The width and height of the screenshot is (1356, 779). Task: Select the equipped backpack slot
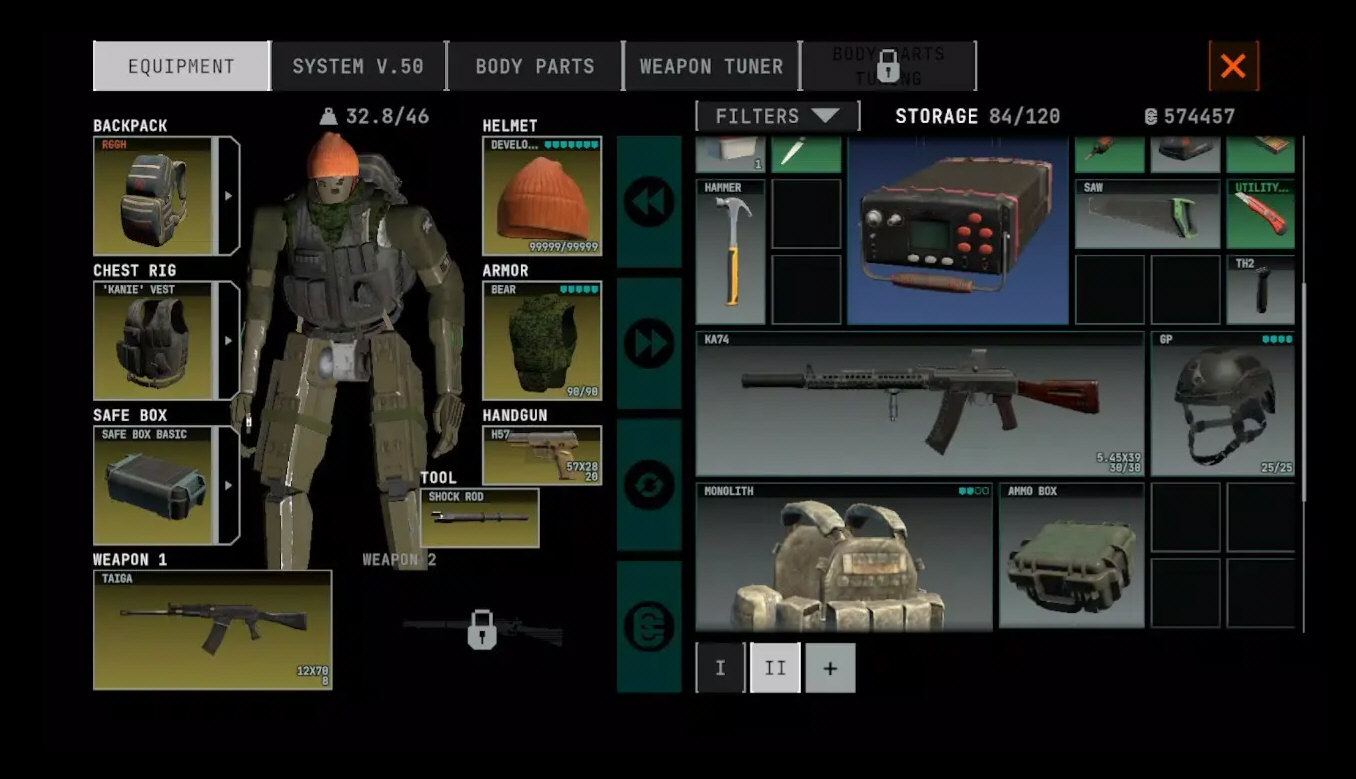point(154,196)
